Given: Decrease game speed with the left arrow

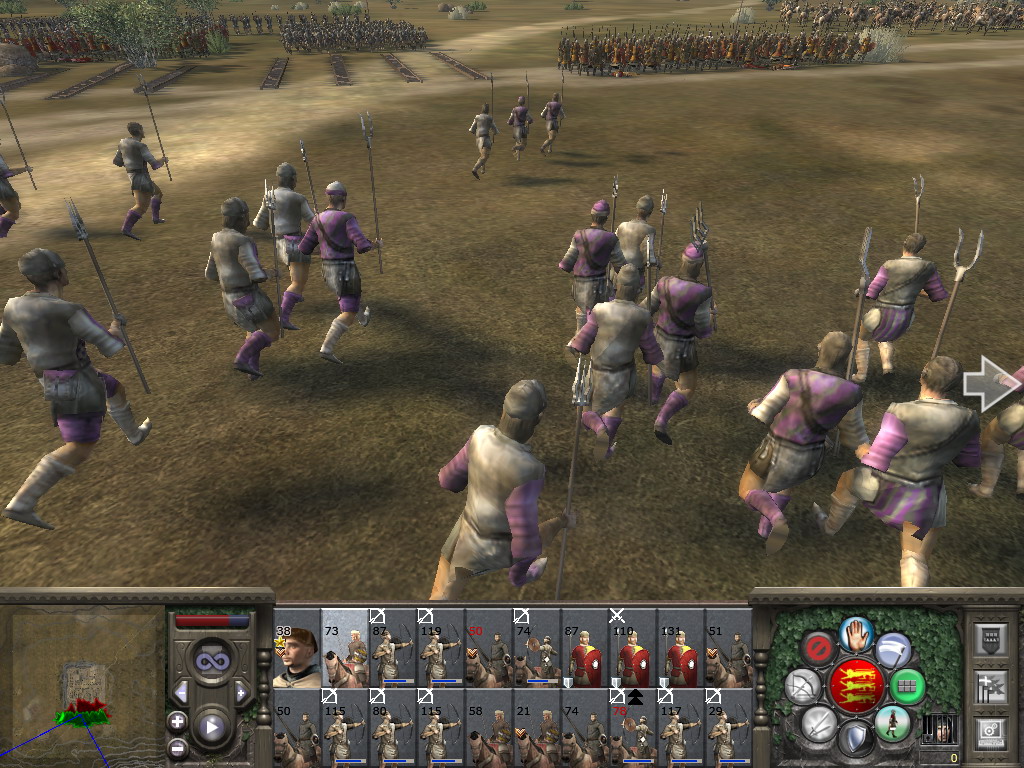Looking at the screenshot, I should 181,692.
